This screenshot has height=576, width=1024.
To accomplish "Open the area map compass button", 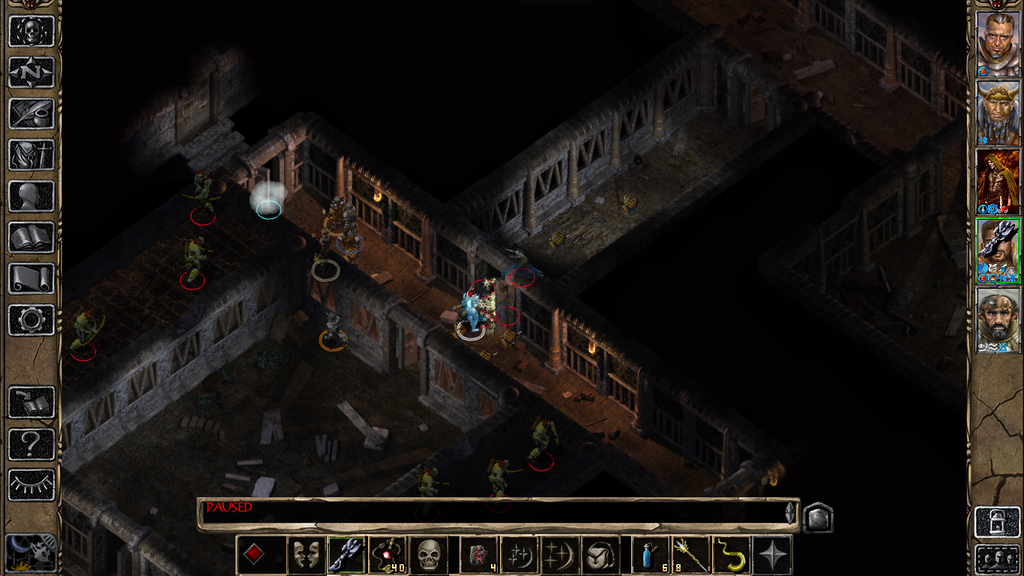I will 31,72.
